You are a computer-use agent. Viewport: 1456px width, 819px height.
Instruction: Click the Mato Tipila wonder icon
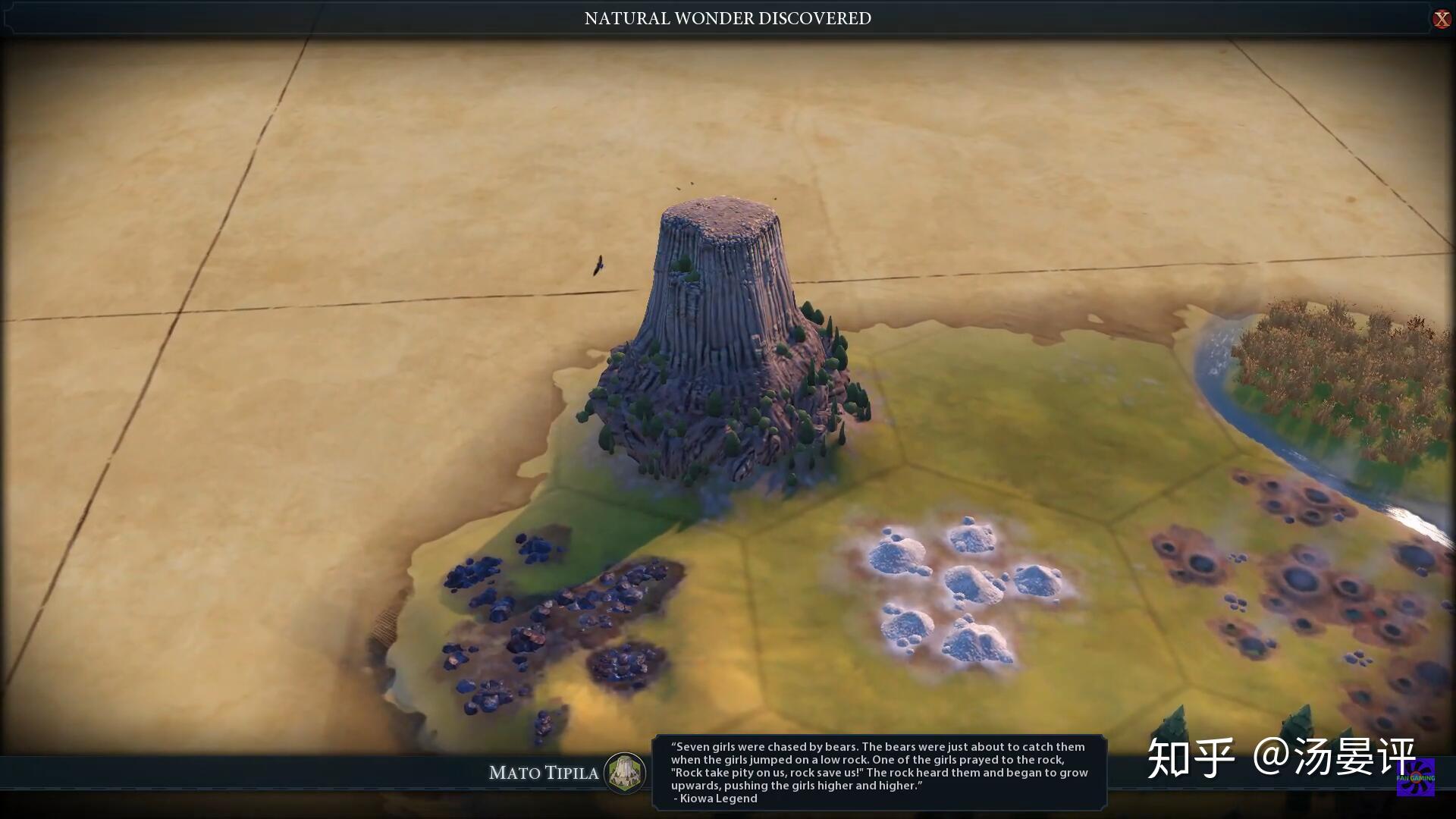coord(626,773)
